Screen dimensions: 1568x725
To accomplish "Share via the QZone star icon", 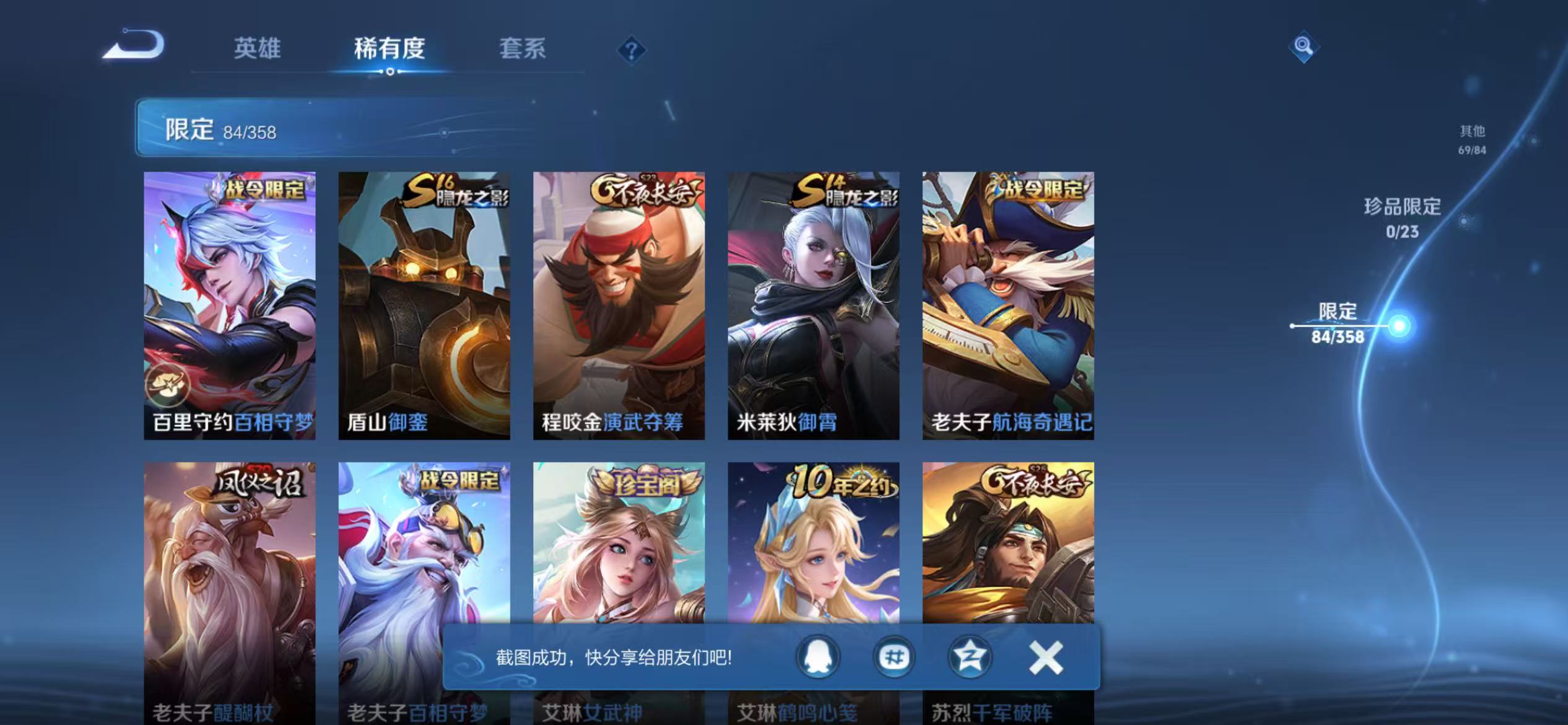I will (x=969, y=656).
